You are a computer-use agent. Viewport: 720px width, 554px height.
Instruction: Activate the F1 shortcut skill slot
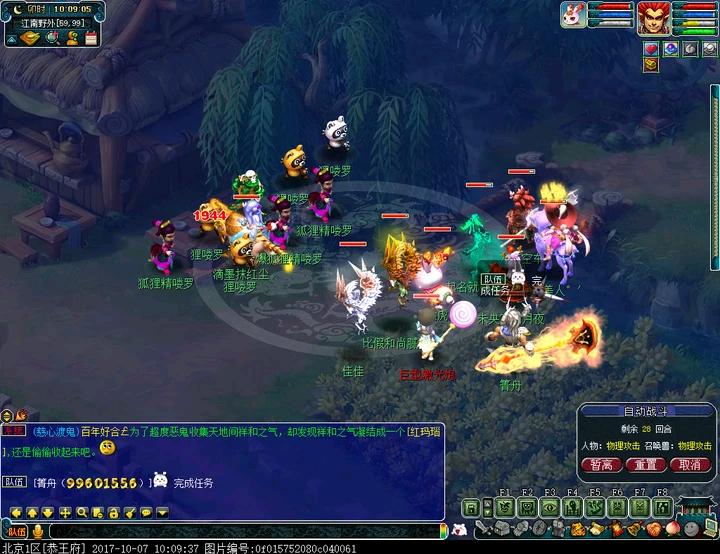click(505, 507)
